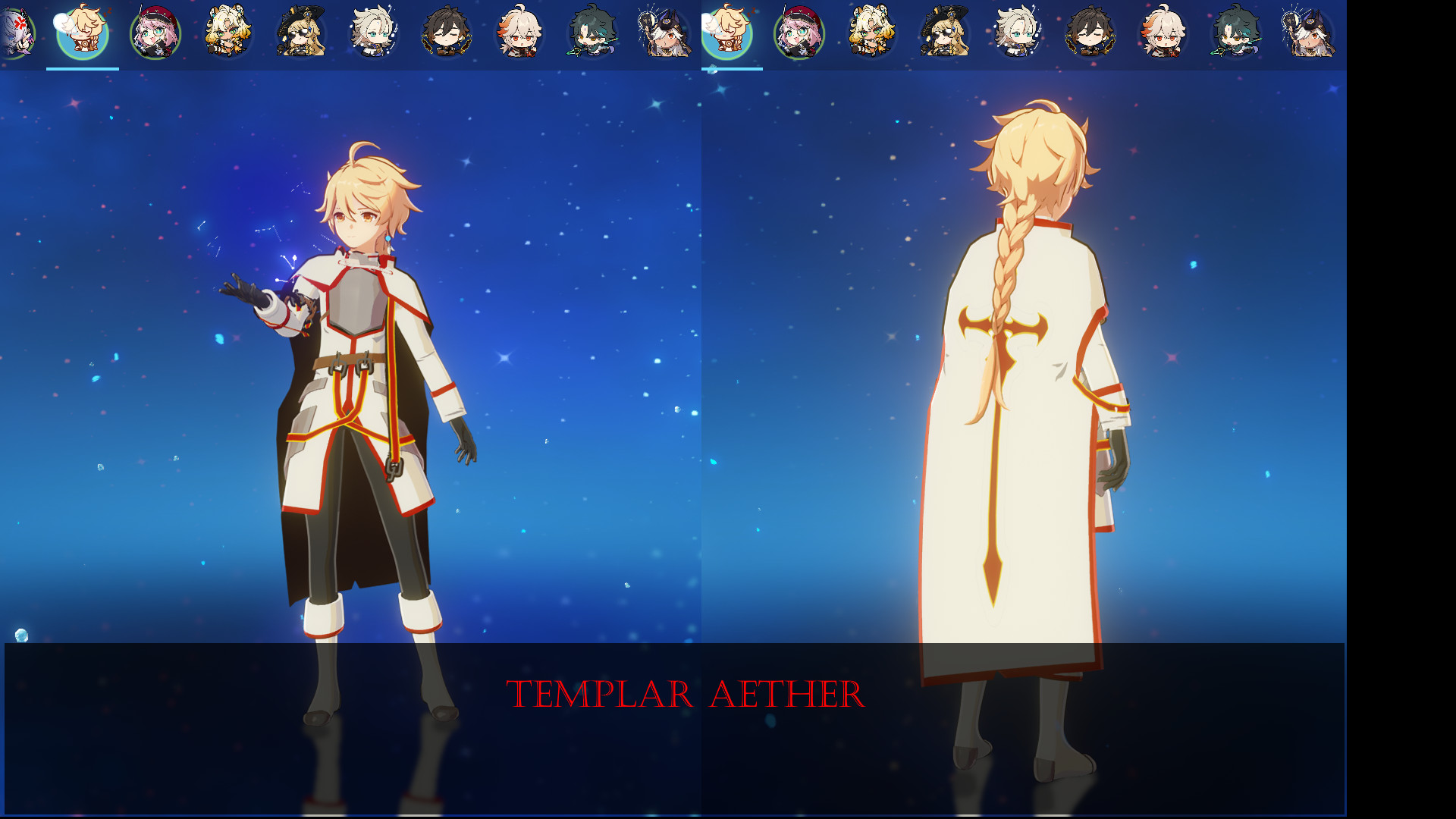Click the cyan selection underline bar
Viewport: 1456px width, 819px height.
click(x=83, y=67)
